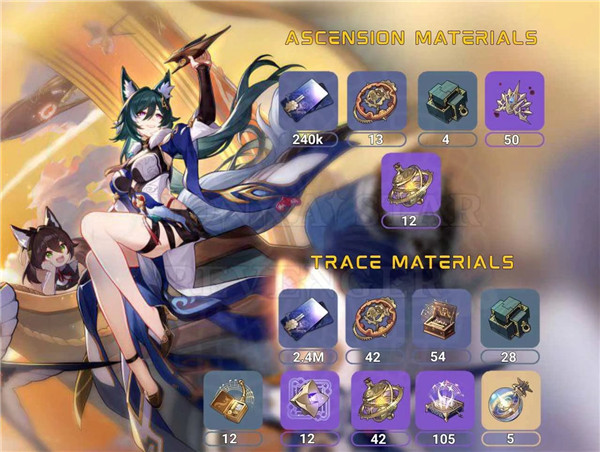Select the wooden chest material with count 54
Image resolution: width=600 pixels, height=452 pixels.
pos(444,318)
